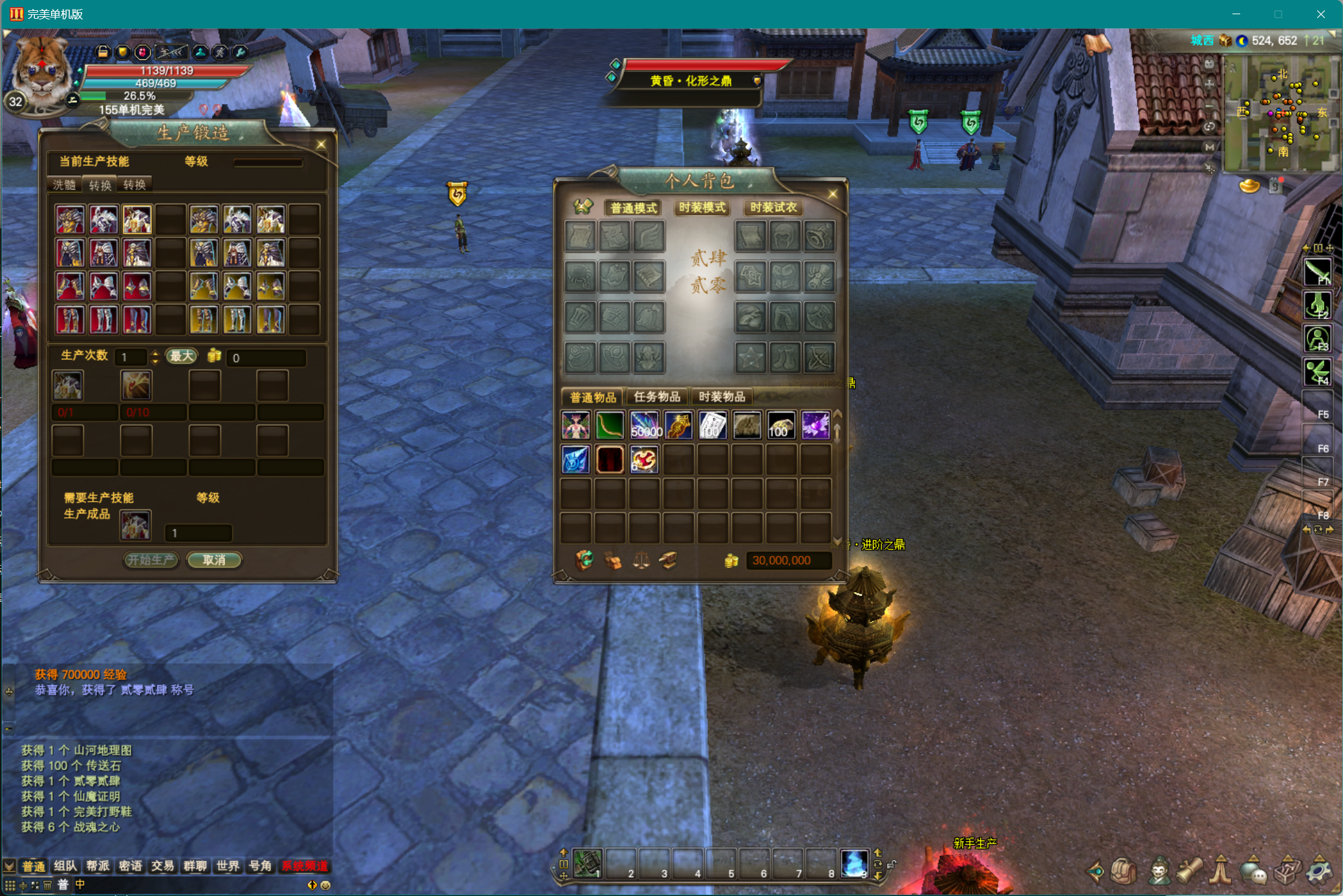This screenshot has width=1343, height=896.
Task: Click the 取消 cancel button
Action: 214,560
